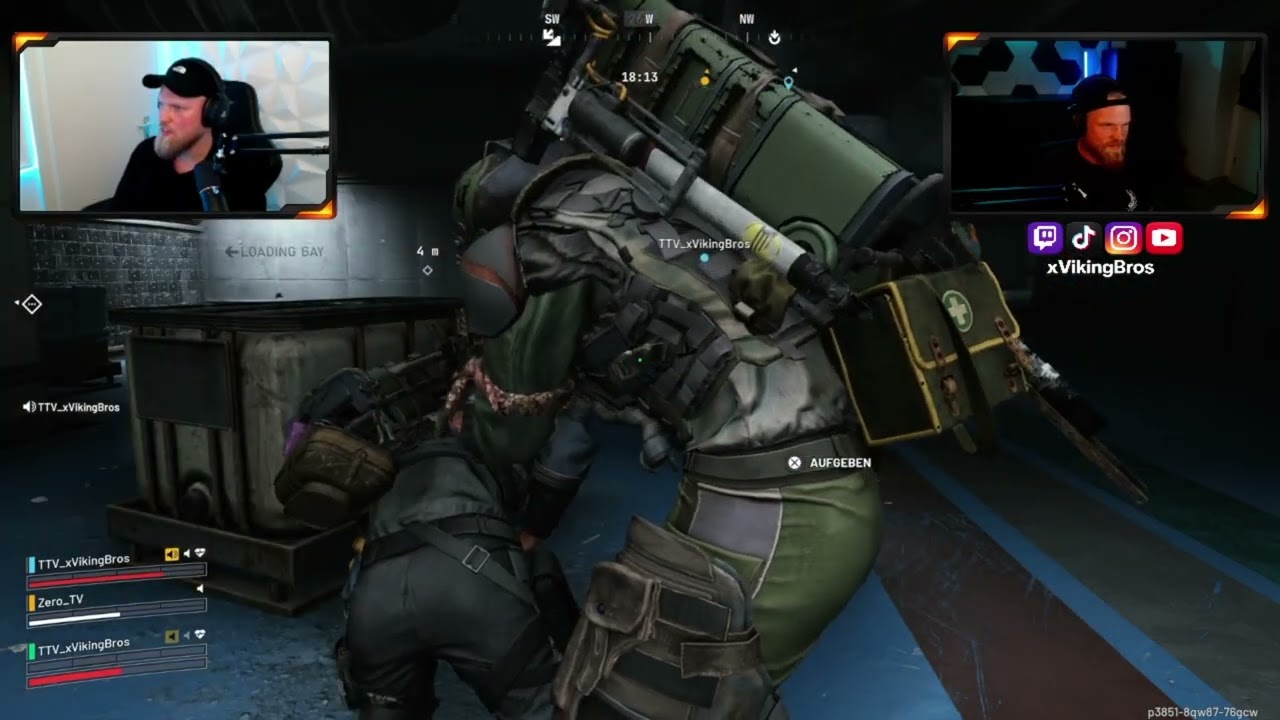Screen dimensions: 1280x720
Task: Open the Twitch icon in the stream overlay
Action: coord(1045,238)
